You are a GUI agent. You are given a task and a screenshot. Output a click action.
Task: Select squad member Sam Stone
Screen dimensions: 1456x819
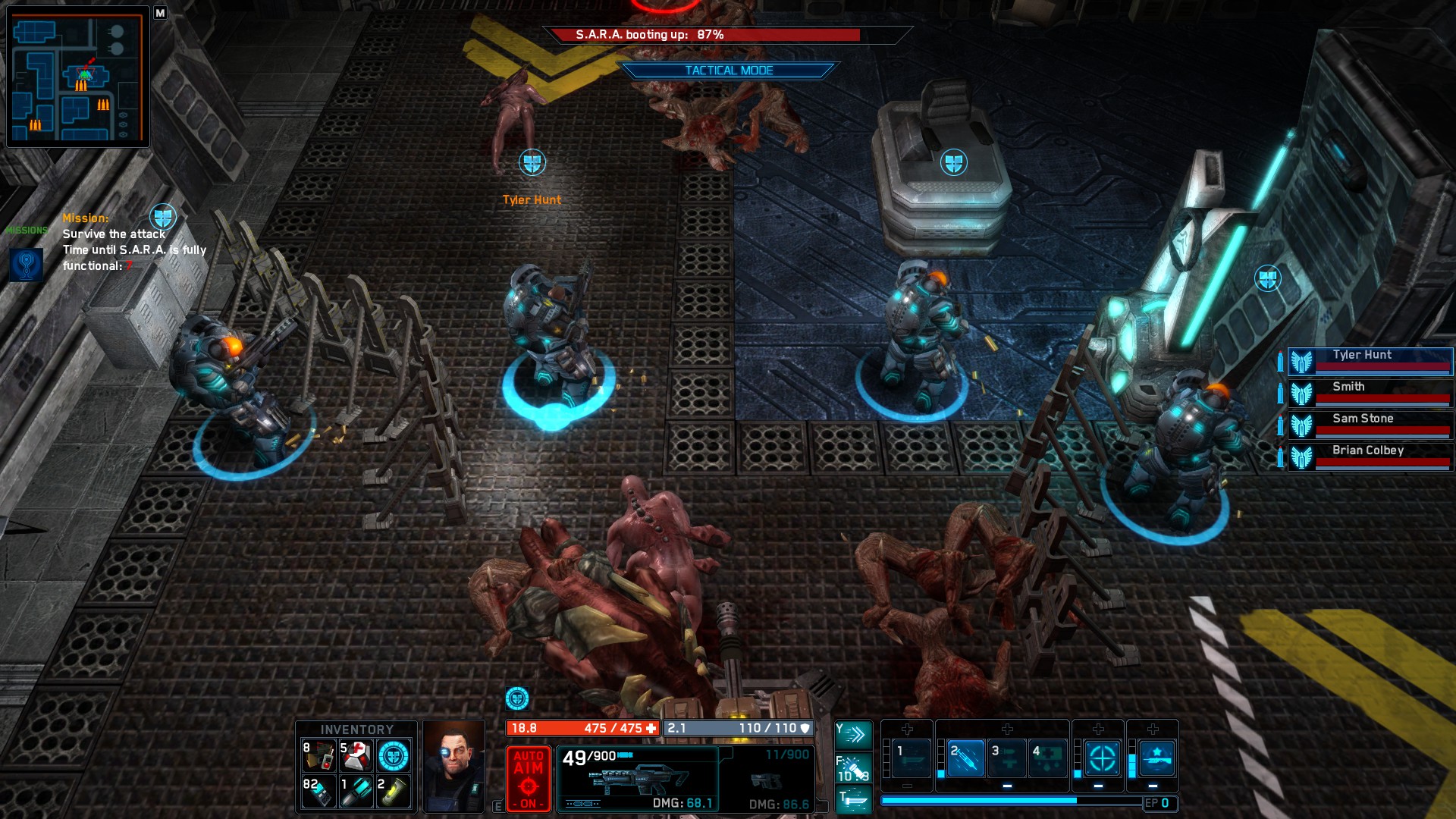pos(1370,424)
